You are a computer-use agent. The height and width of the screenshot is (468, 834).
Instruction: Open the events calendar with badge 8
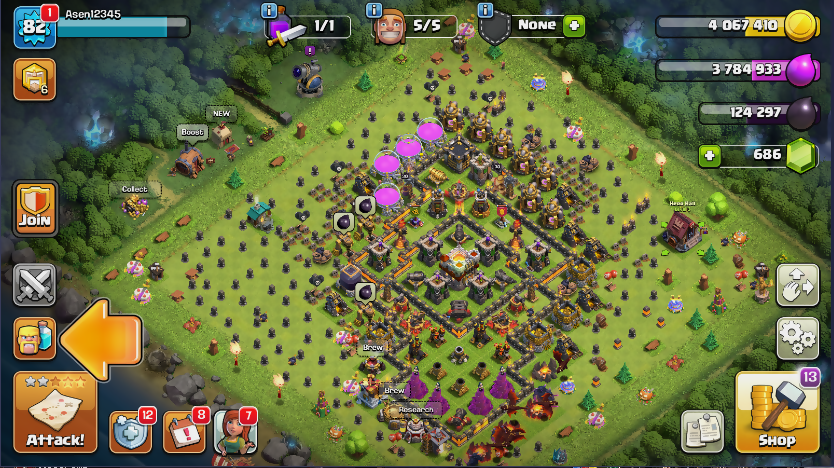[183, 432]
